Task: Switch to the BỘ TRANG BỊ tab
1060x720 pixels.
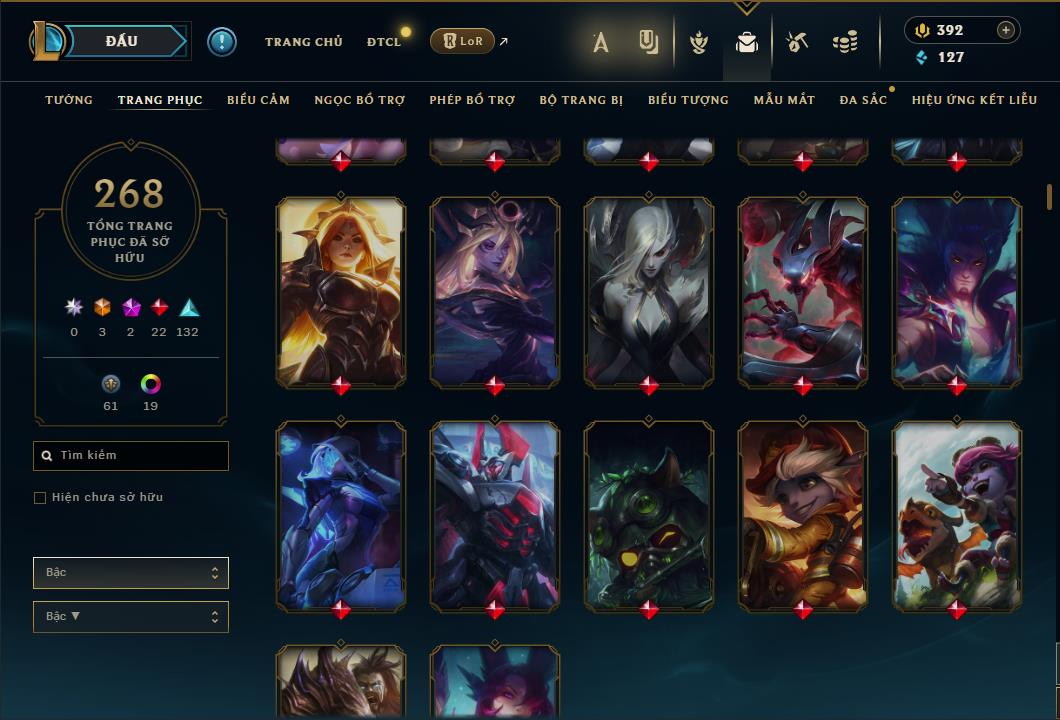Action: pyautogui.click(x=581, y=100)
